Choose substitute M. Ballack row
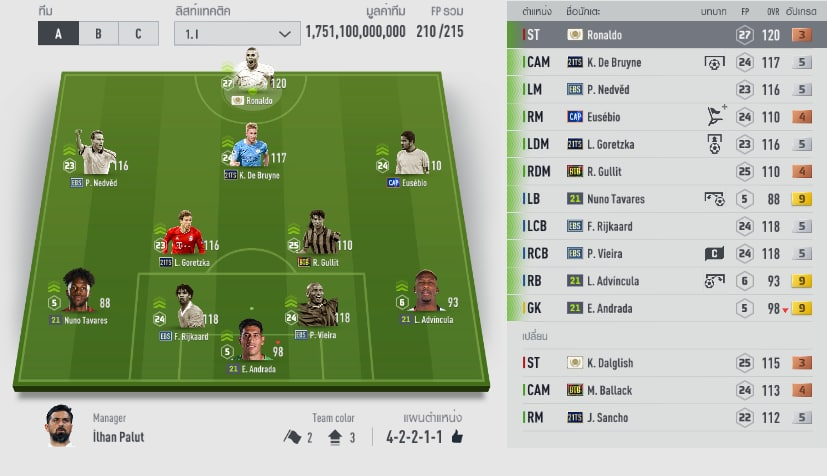827x476 pixels. click(666, 390)
